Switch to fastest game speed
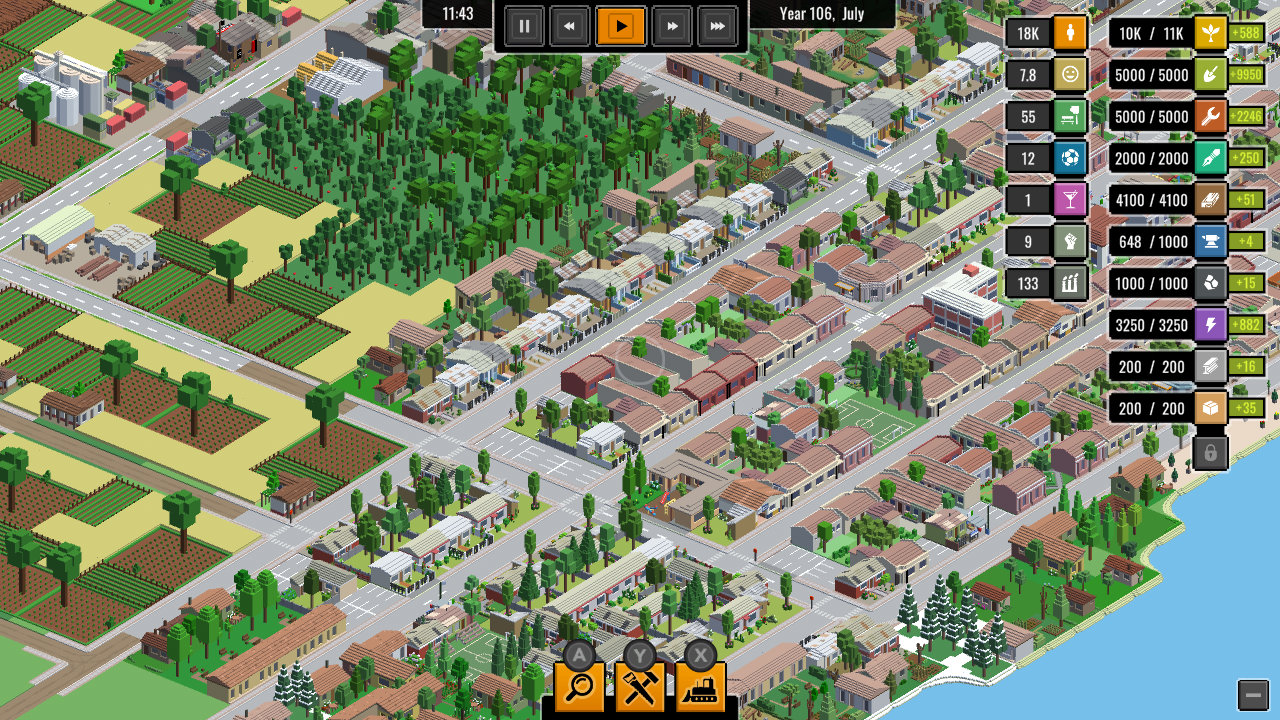The image size is (1280, 720). (x=717, y=27)
